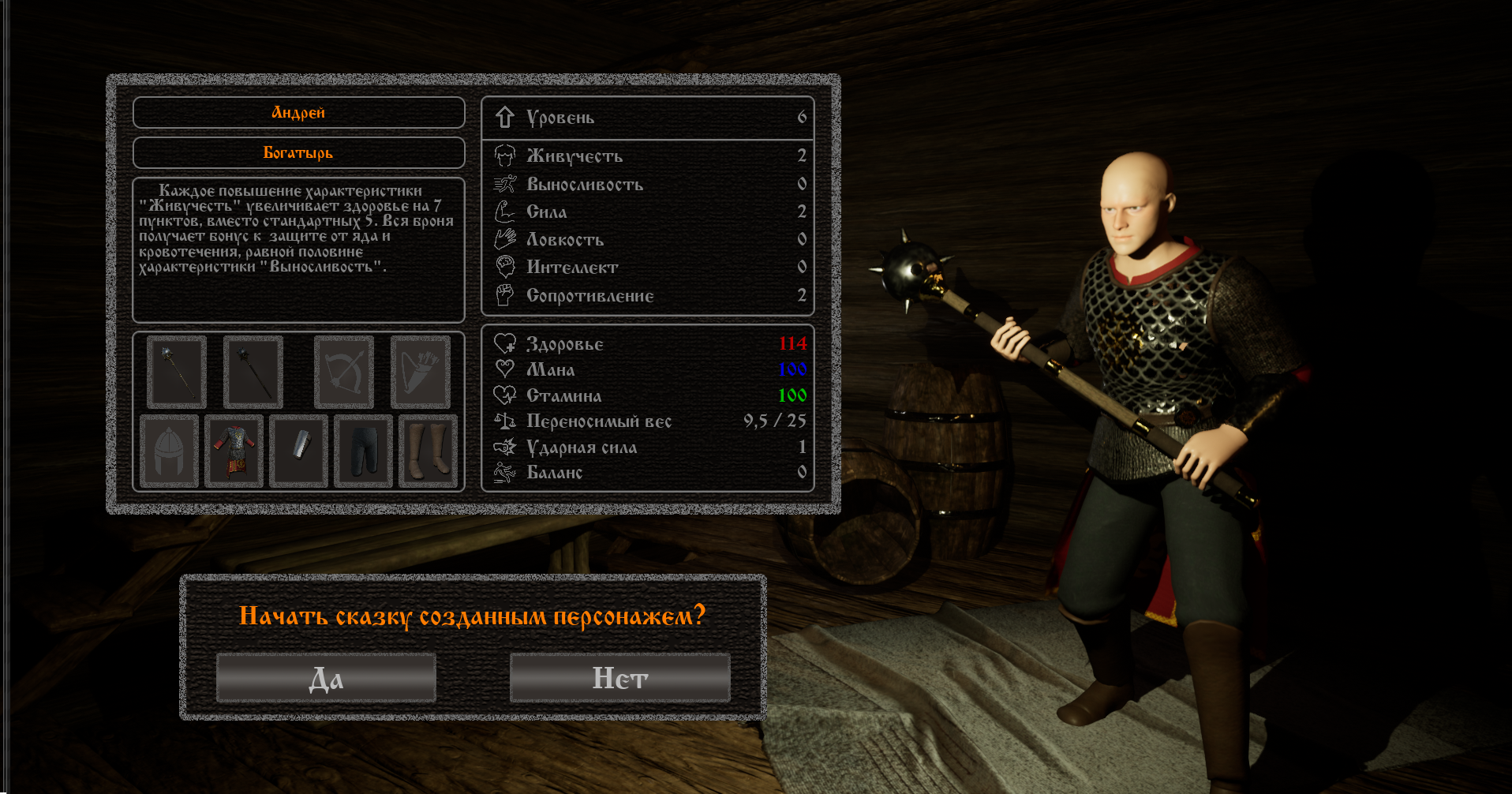
Task: Pick the steel bracer slot
Action: (298, 451)
